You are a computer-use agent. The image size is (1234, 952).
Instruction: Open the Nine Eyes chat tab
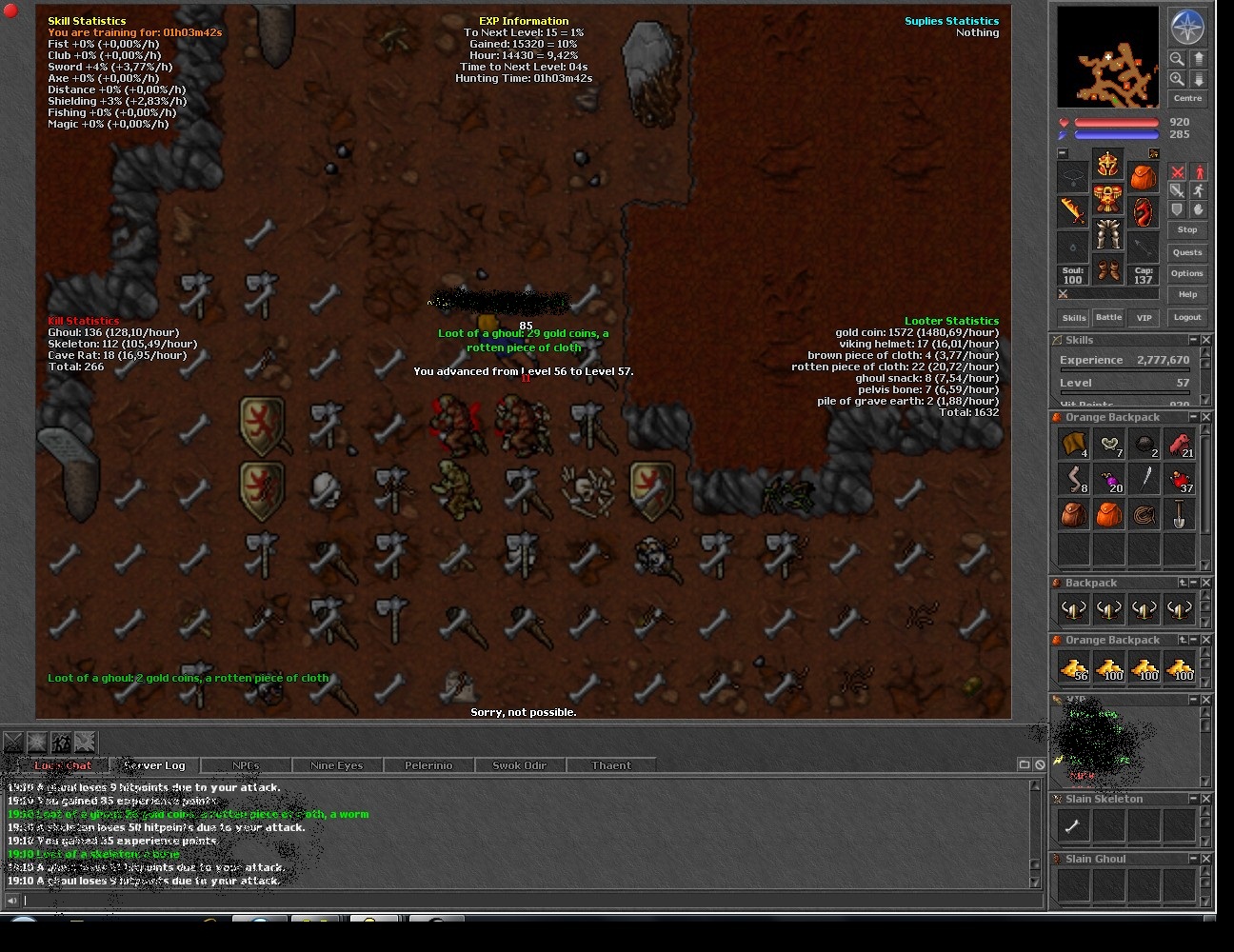(x=336, y=765)
